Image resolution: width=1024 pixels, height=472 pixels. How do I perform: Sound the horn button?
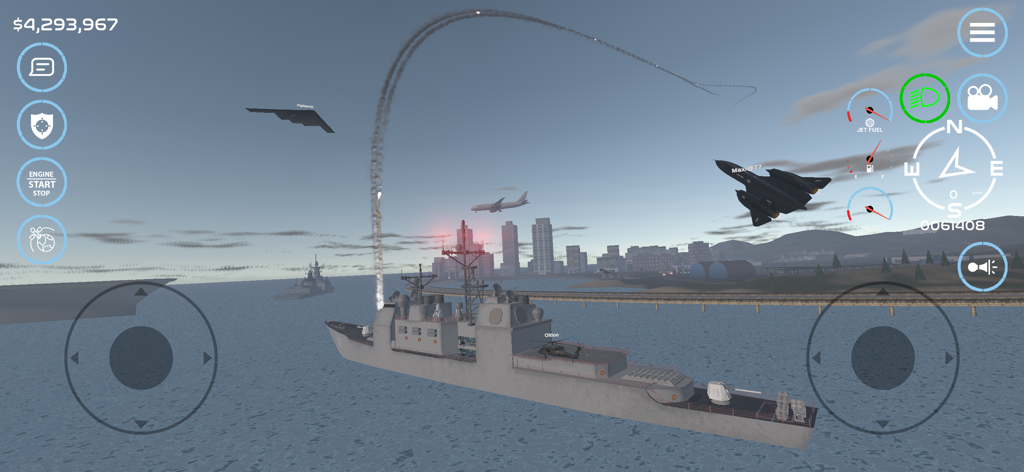tap(982, 266)
